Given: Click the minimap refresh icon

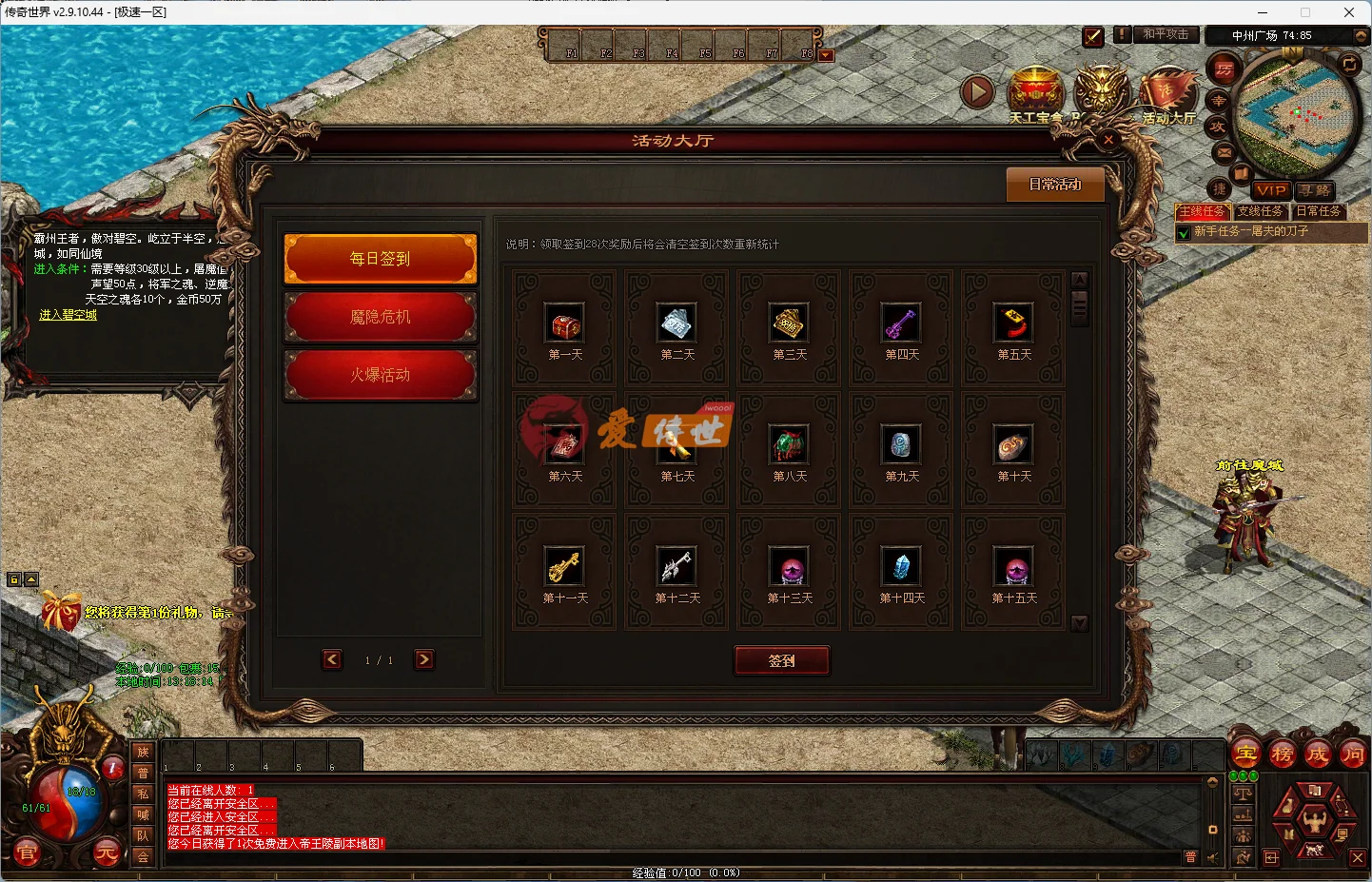Looking at the screenshot, I should pos(1349,65).
